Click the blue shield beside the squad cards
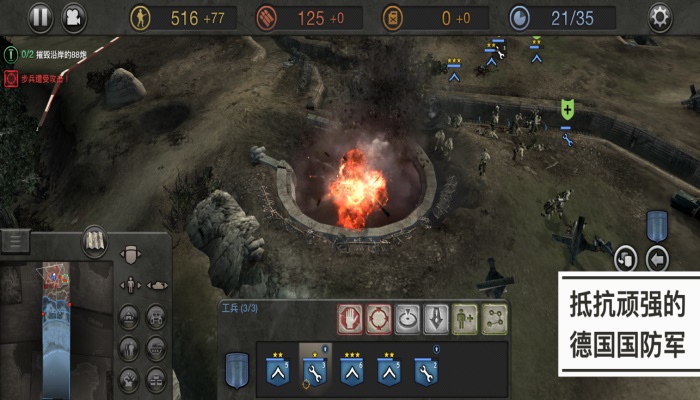Image resolution: width=700 pixels, height=400 pixels. [x=237, y=367]
